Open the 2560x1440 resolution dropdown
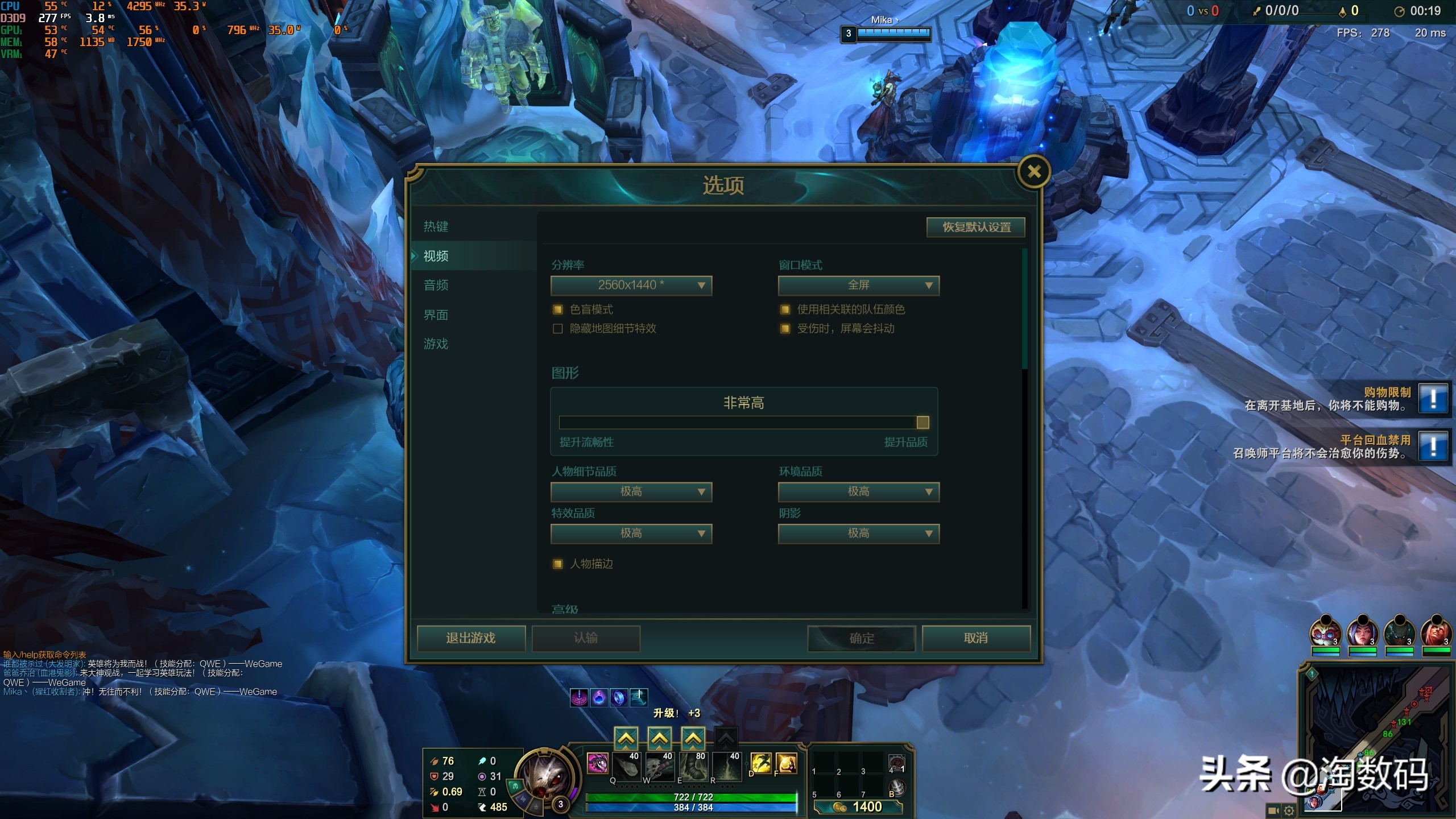The image size is (1456, 819). (x=631, y=286)
